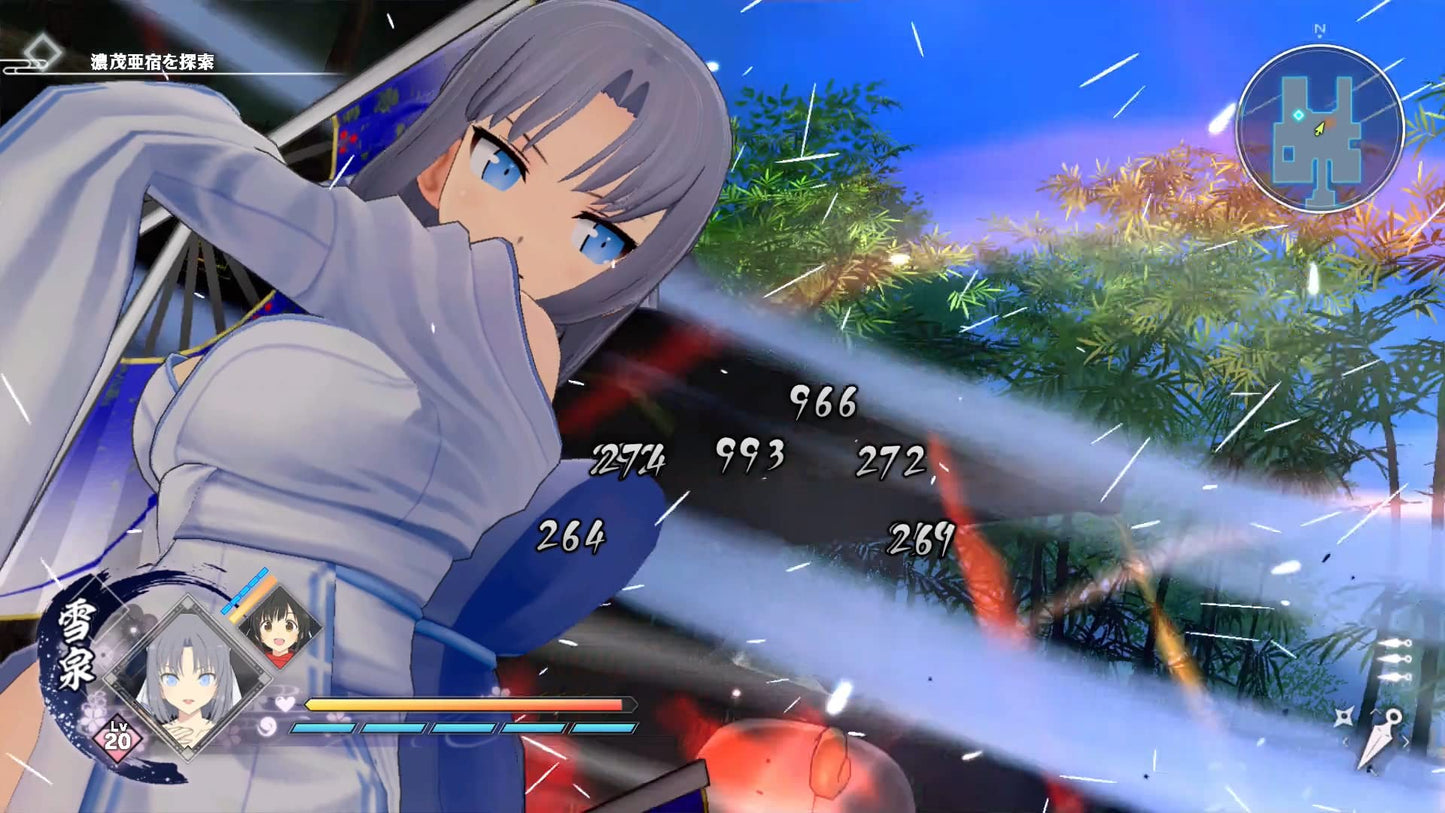
Task: Click the pink Lv 20 badge
Action: [x=118, y=737]
